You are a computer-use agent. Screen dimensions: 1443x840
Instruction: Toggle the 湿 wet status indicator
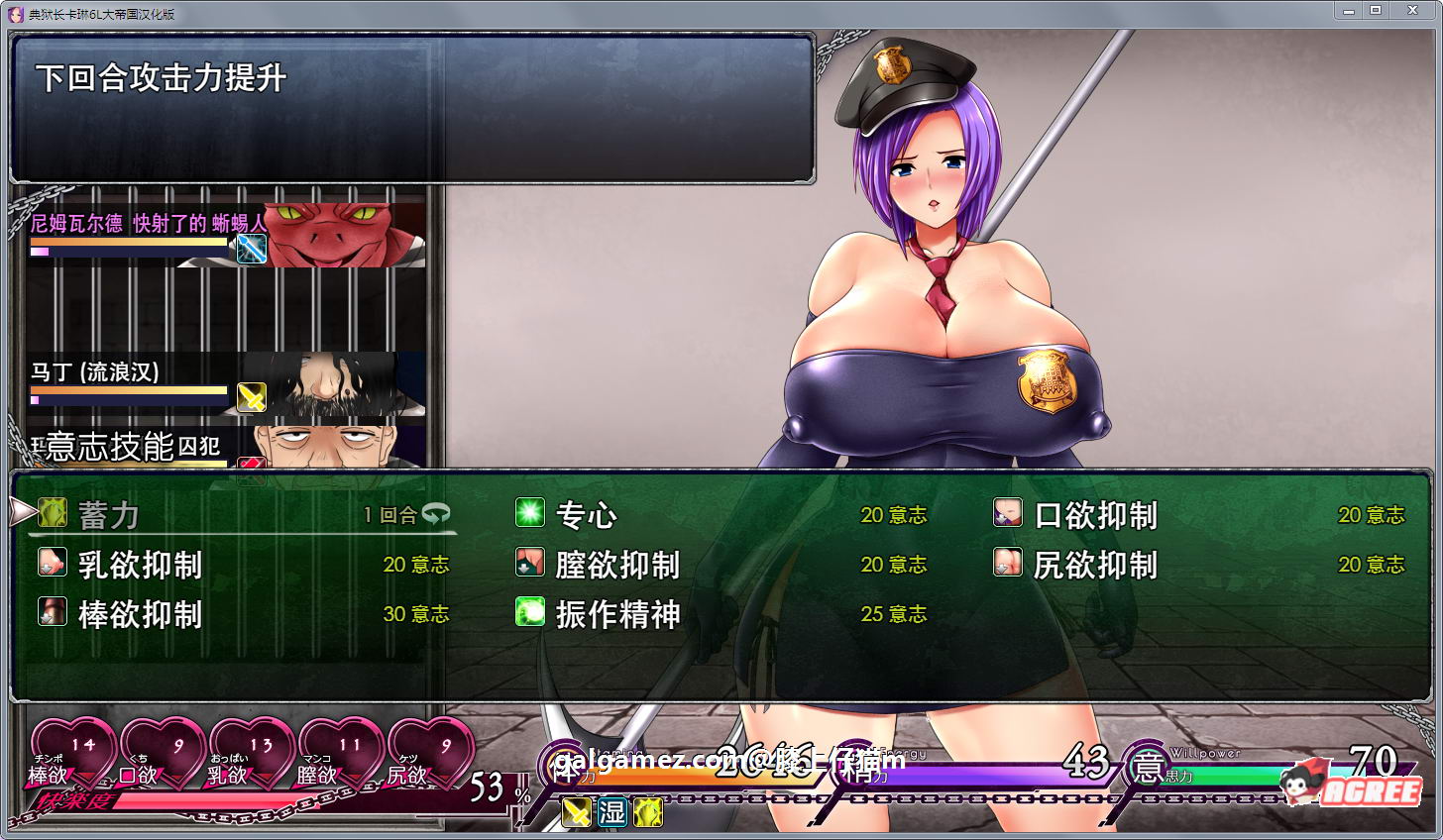[x=611, y=811]
